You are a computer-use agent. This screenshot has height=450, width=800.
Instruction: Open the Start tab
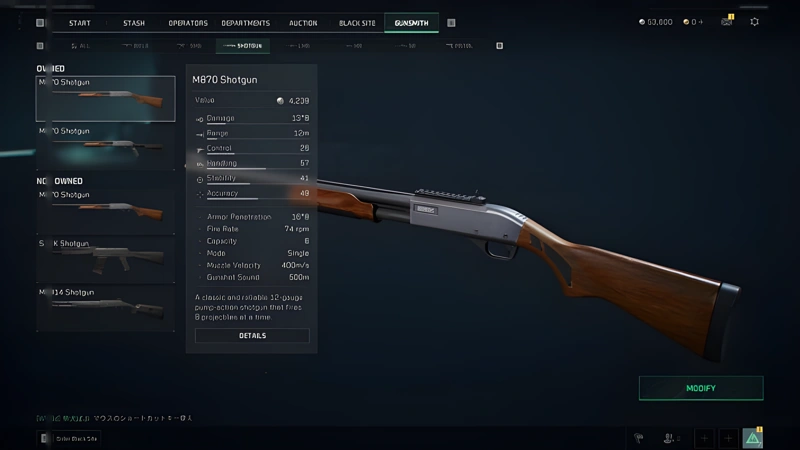80,22
